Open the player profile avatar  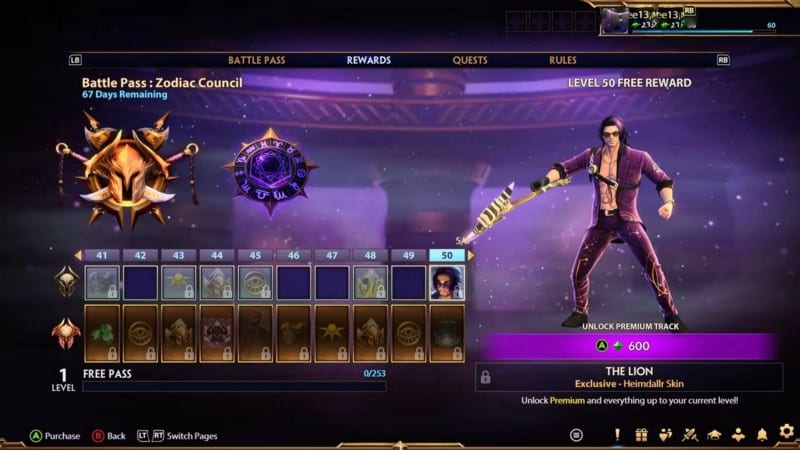point(614,20)
